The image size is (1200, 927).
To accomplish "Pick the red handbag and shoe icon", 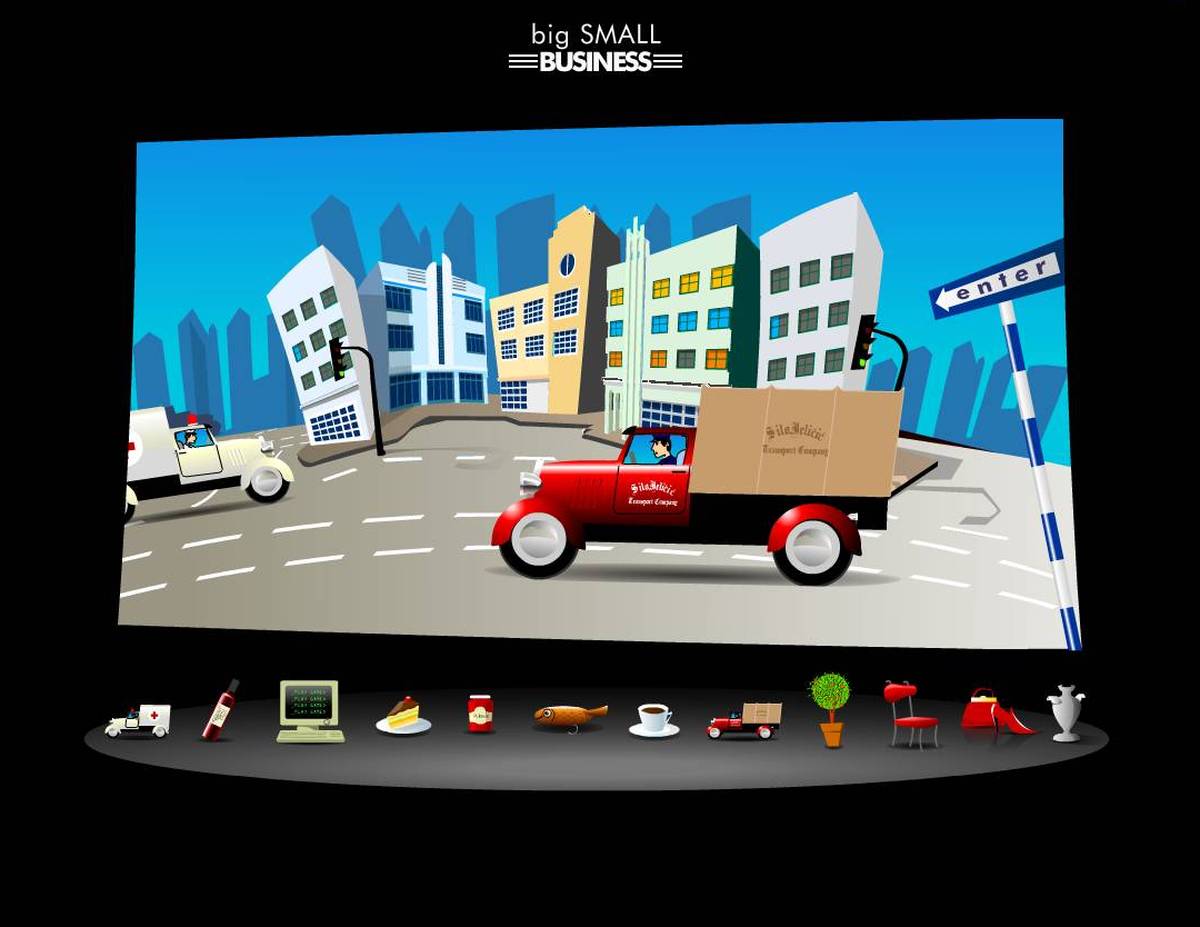I will pos(996,712).
